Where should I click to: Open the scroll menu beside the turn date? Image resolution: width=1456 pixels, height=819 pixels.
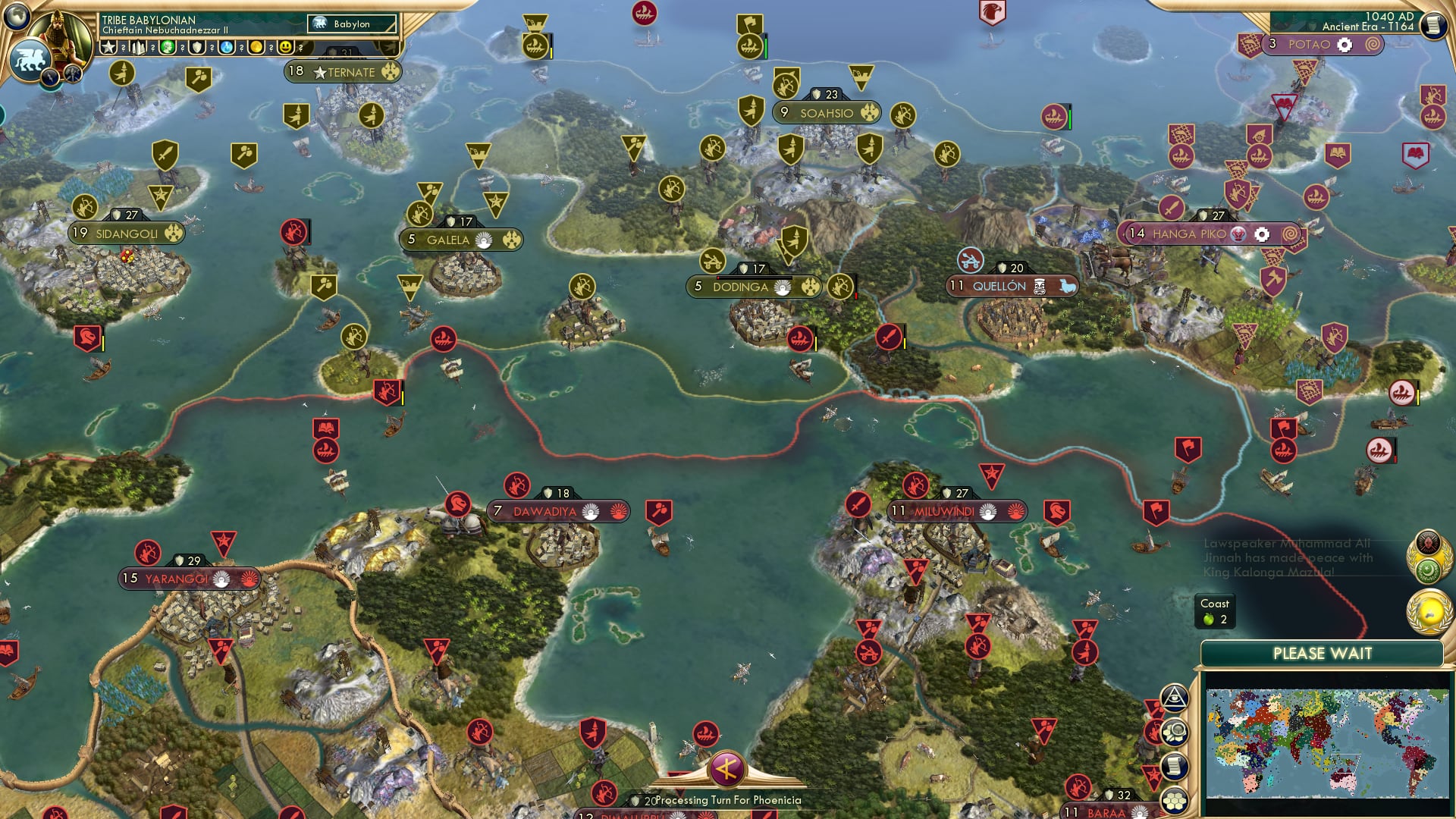coord(1432,26)
